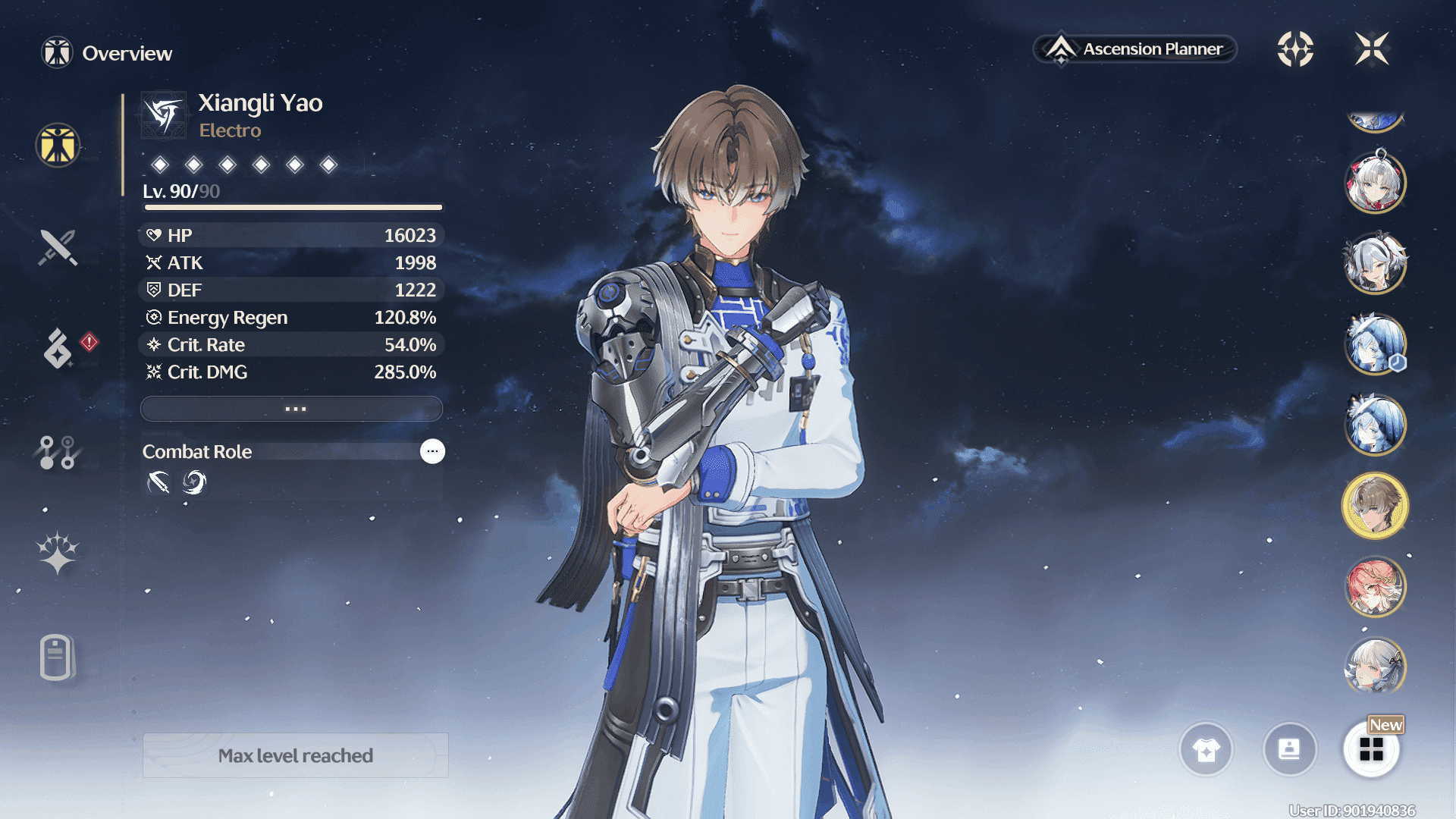Open the Echoes tab with alert badge
Viewport: 1456px width, 819px height.
59,348
